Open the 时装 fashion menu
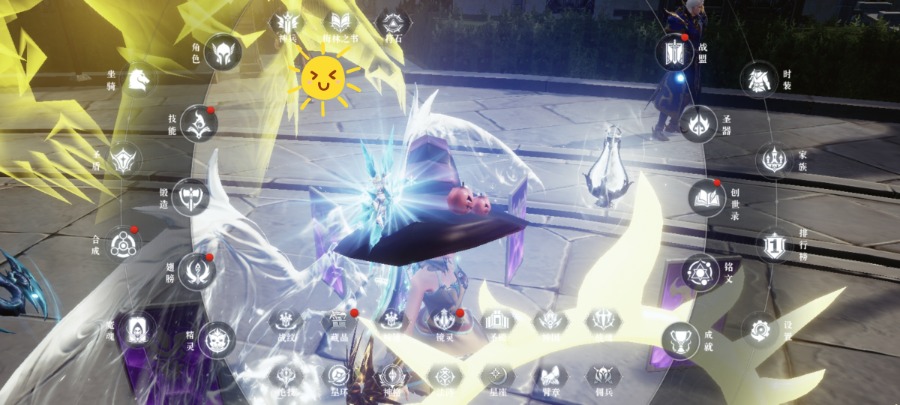The width and height of the screenshot is (900, 405). coord(761,79)
